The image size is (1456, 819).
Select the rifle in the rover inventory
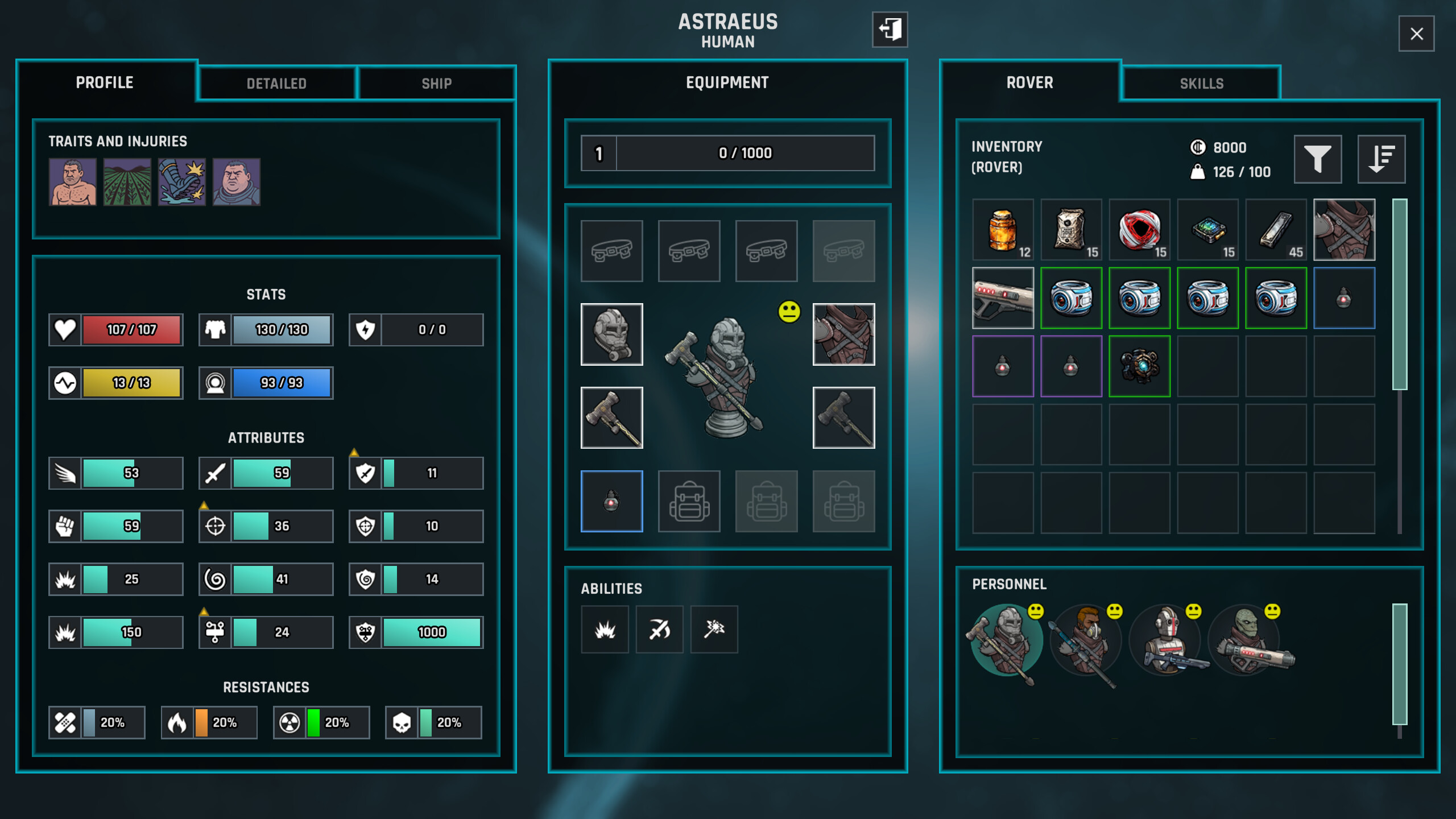point(1003,297)
